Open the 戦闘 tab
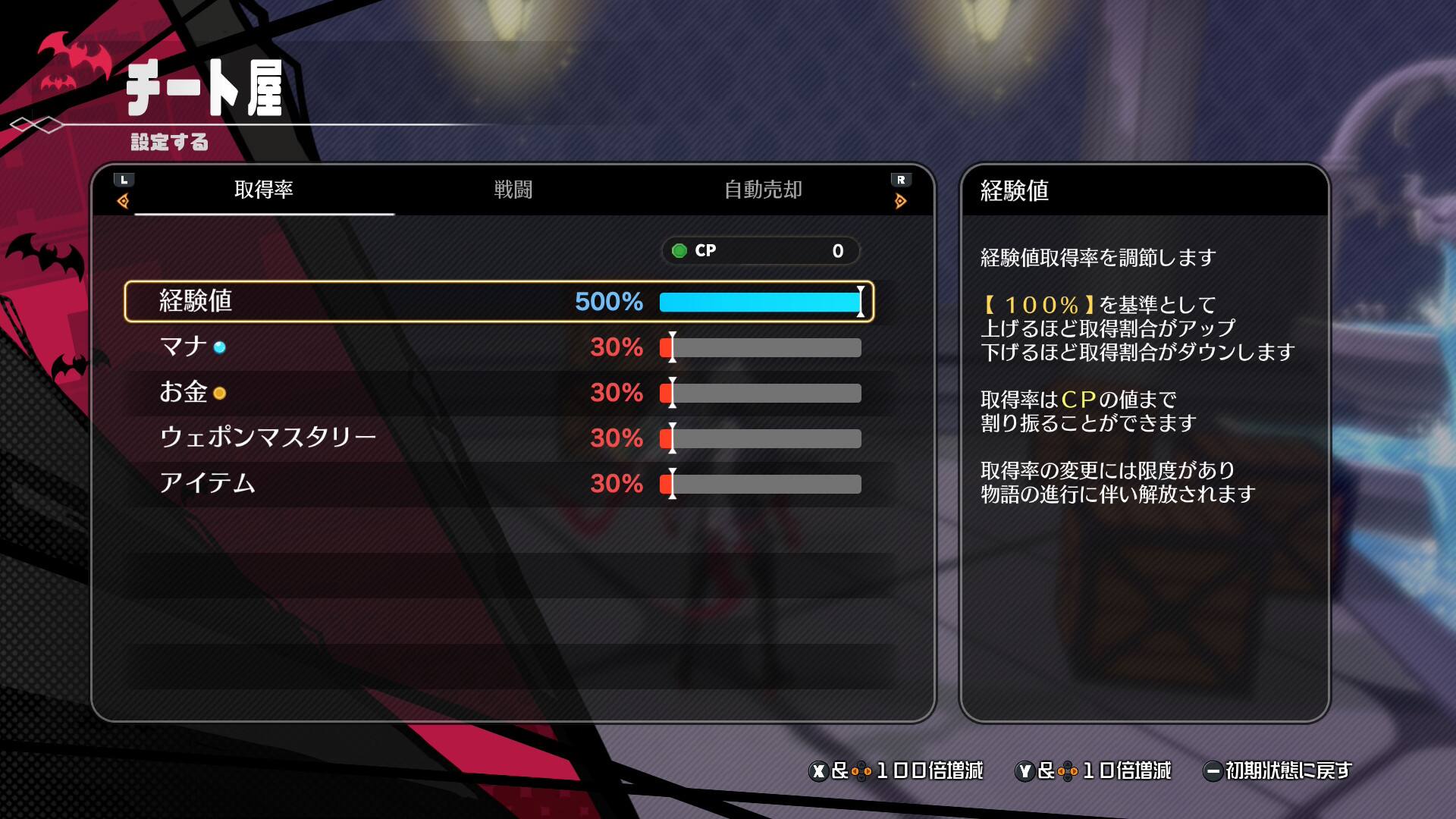This screenshot has height=819, width=1456. 513,190
